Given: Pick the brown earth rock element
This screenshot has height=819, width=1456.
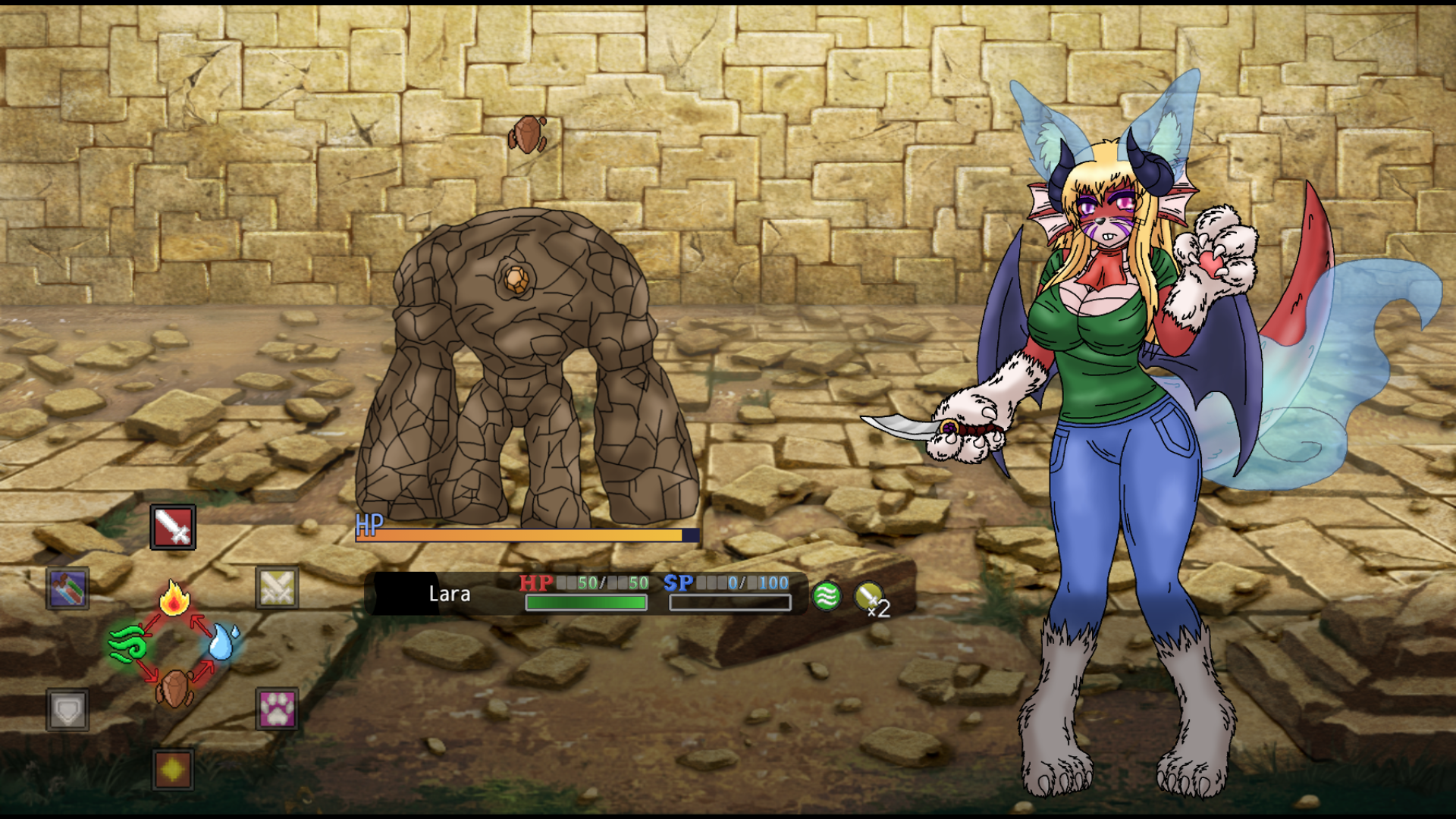Looking at the screenshot, I should pos(174,689).
